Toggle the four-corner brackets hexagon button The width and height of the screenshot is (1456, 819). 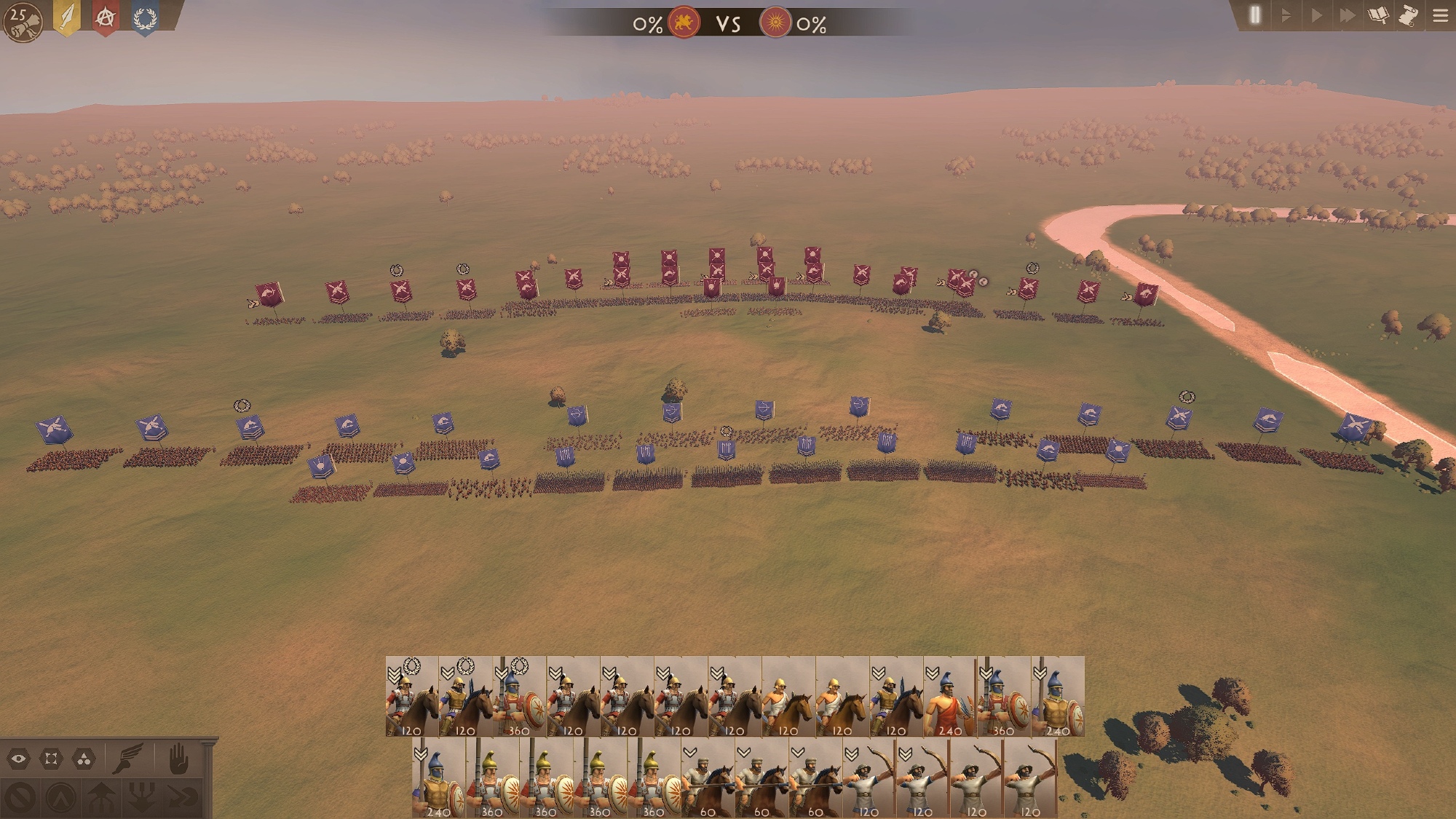pos(51,759)
